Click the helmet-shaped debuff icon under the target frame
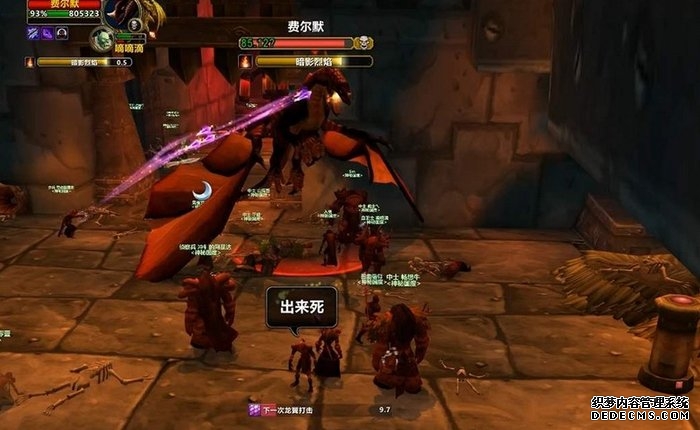Screen dimensions: 700x430 pos(62,33)
